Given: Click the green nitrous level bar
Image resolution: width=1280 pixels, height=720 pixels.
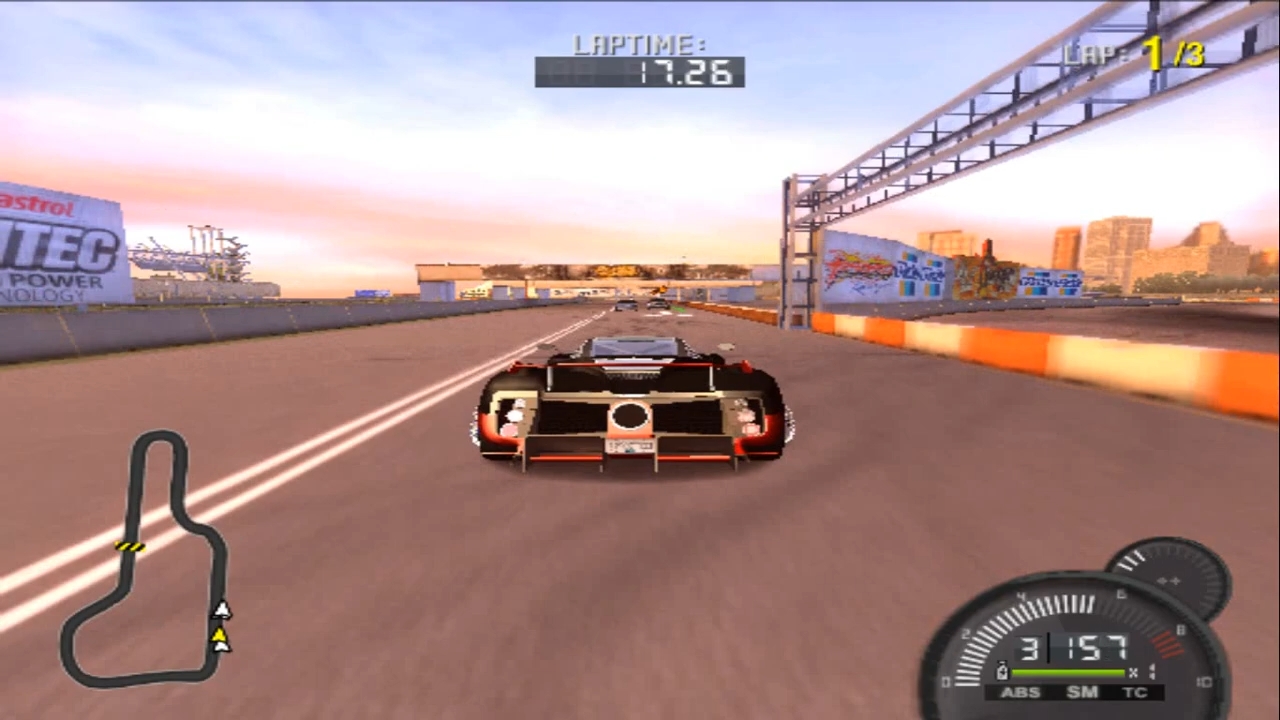Looking at the screenshot, I should [x=1067, y=670].
